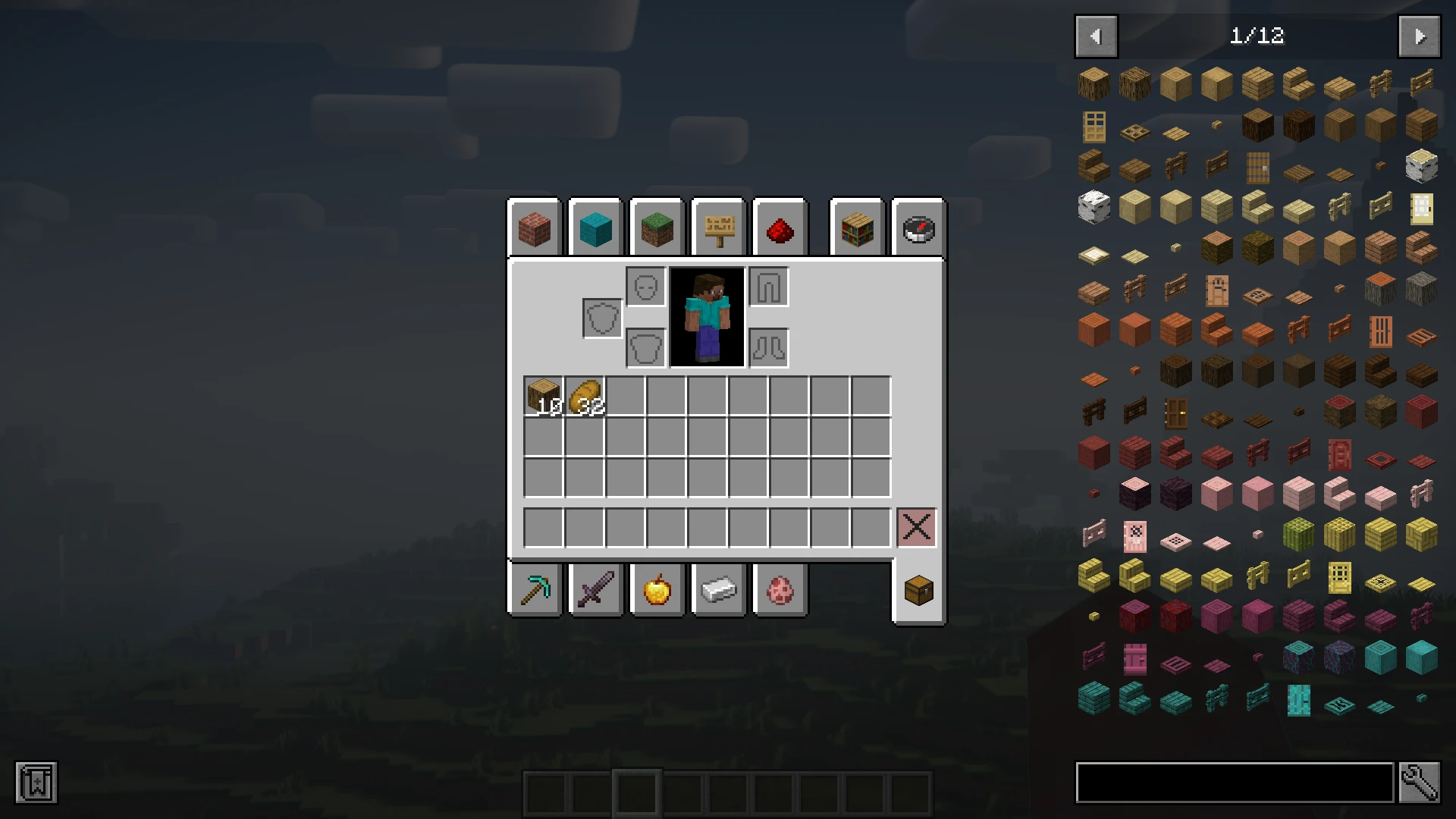Image resolution: width=1456 pixels, height=819 pixels.
Task: Switch to the cyan Colored Blocks tab
Action: point(595,228)
